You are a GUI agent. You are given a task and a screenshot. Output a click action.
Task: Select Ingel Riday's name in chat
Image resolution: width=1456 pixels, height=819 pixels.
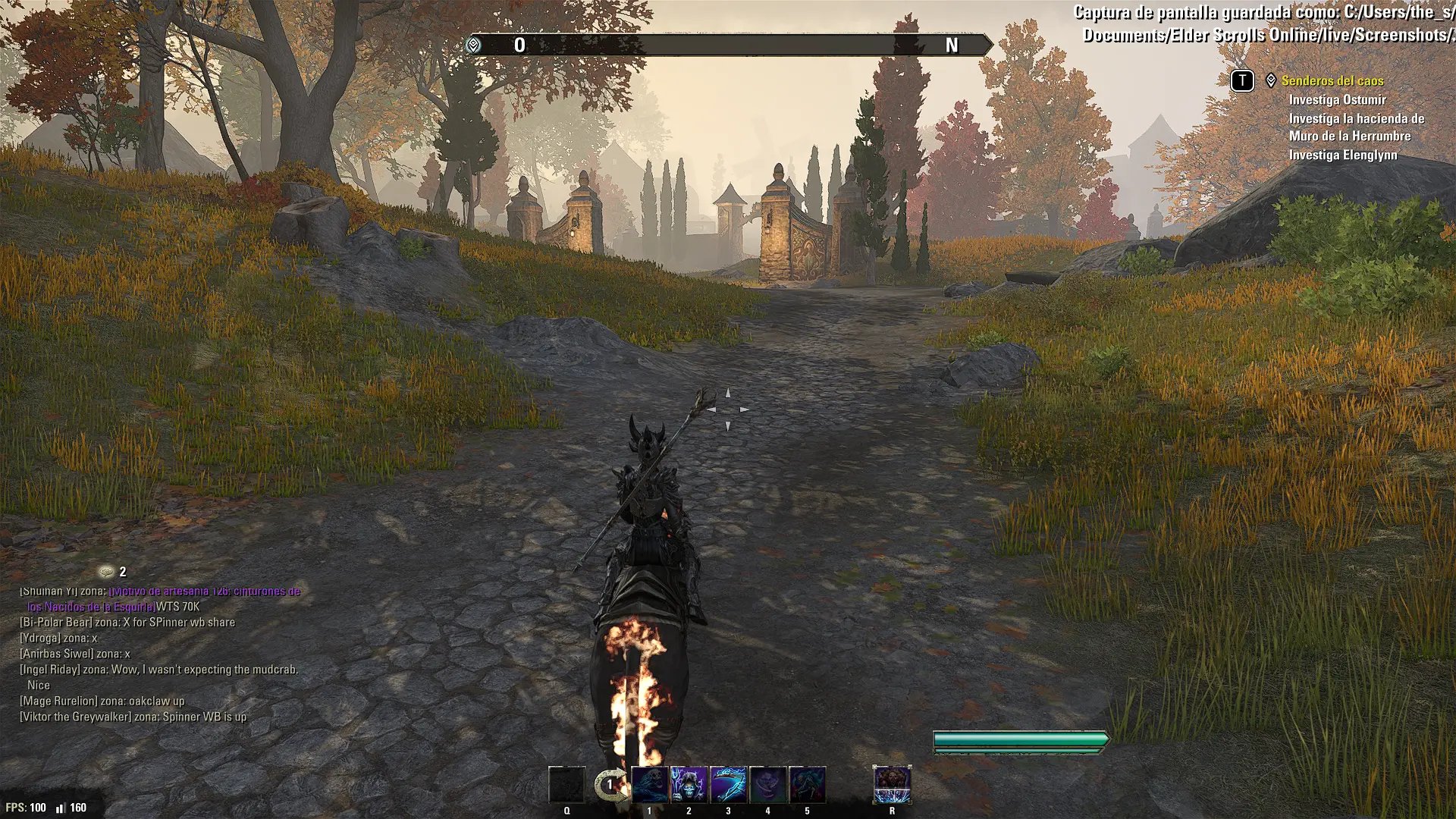50,670
